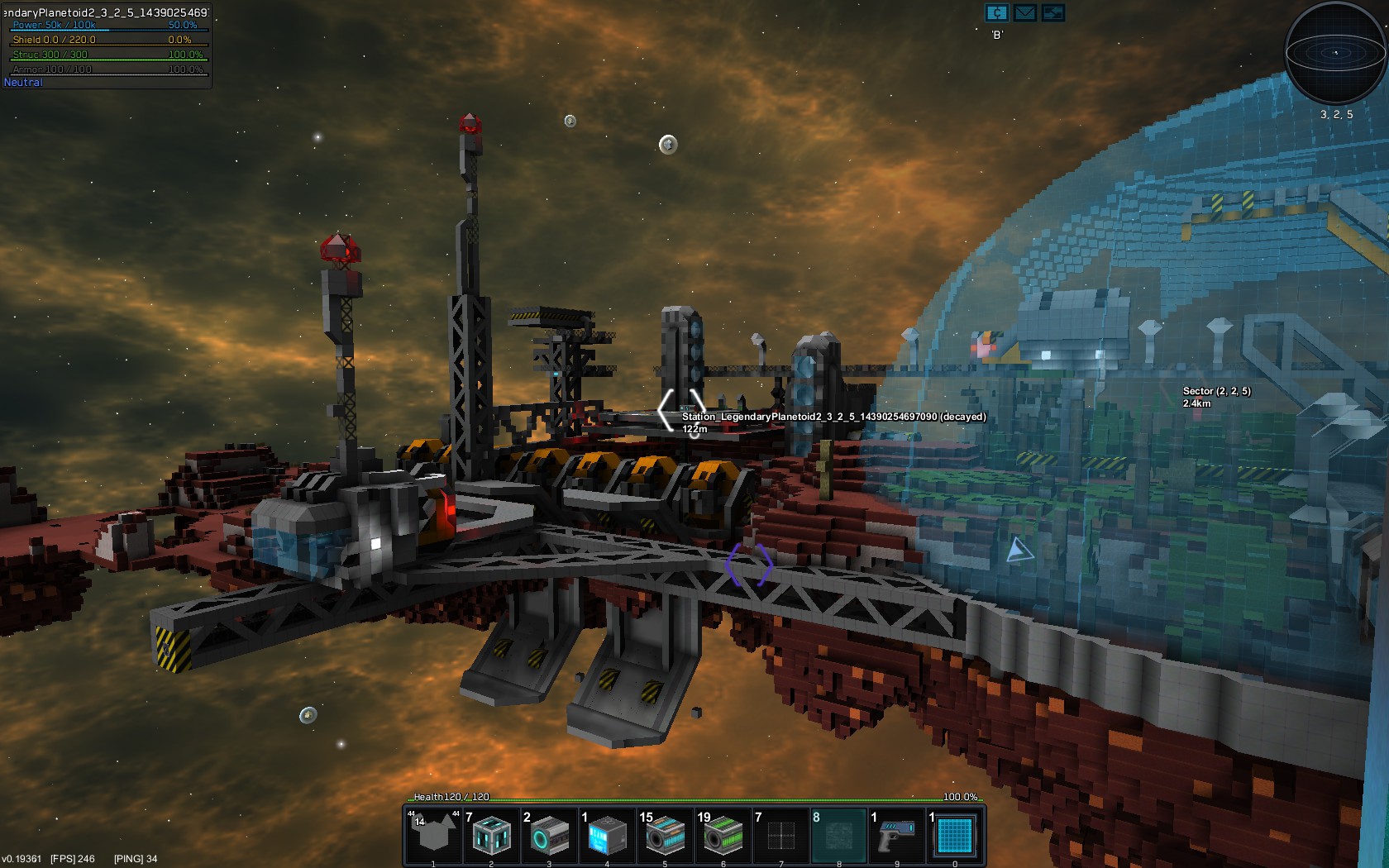Select the blue grid block in slot 0

pyautogui.click(x=953, y=835)
